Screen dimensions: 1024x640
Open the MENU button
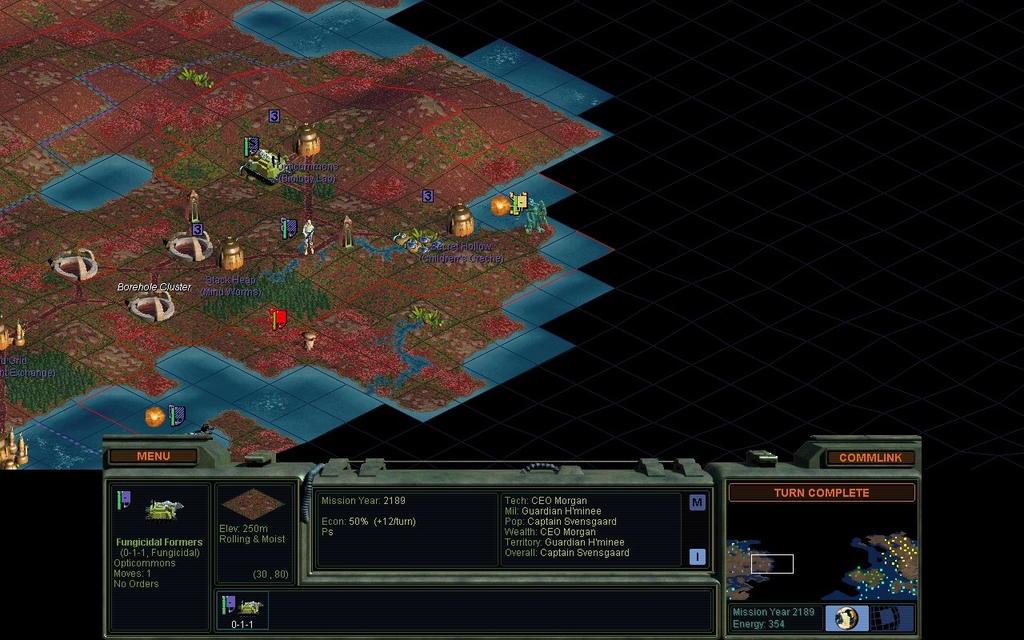point(153,456)
